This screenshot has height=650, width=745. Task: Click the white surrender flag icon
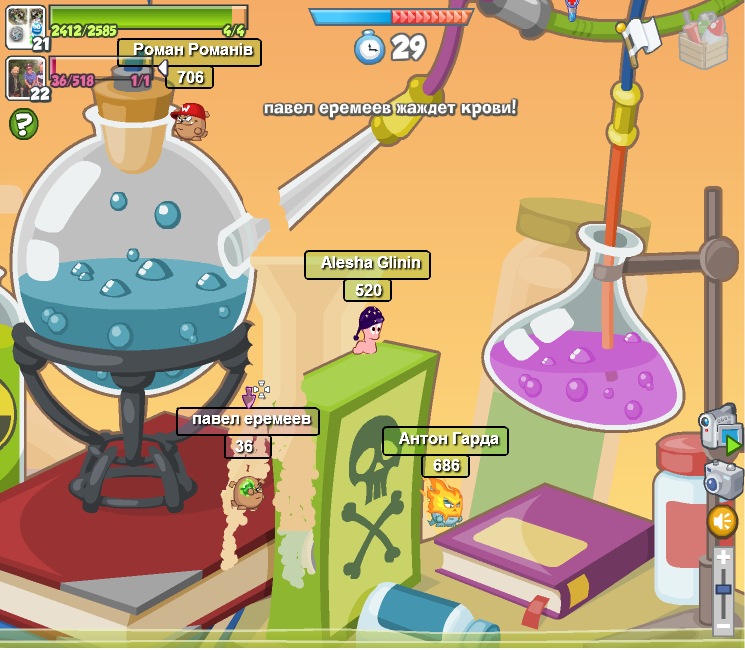click(x=640, y=37)
